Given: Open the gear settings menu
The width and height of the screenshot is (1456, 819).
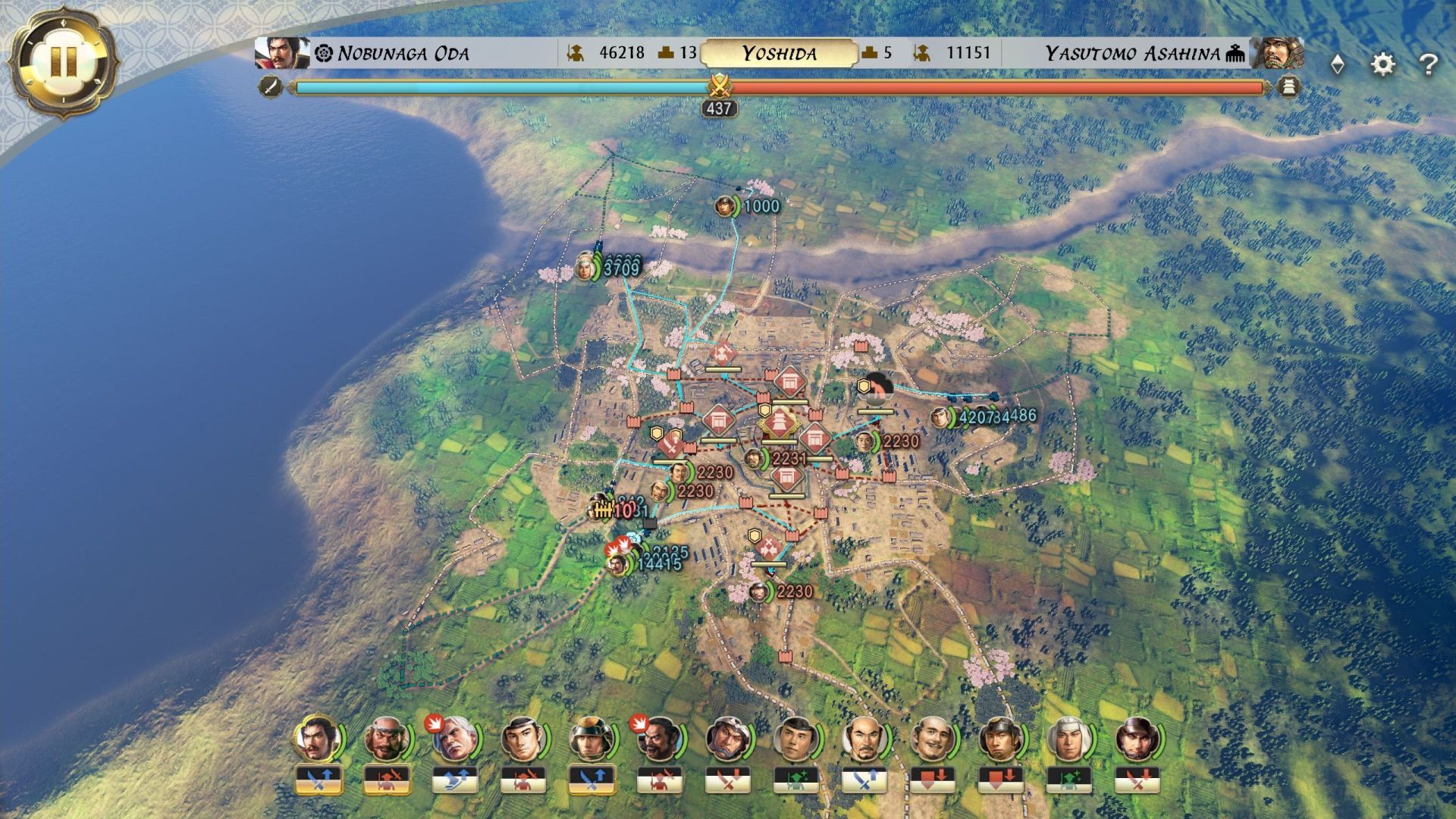Looking at the screenshot, I should tap(1383, 64).
